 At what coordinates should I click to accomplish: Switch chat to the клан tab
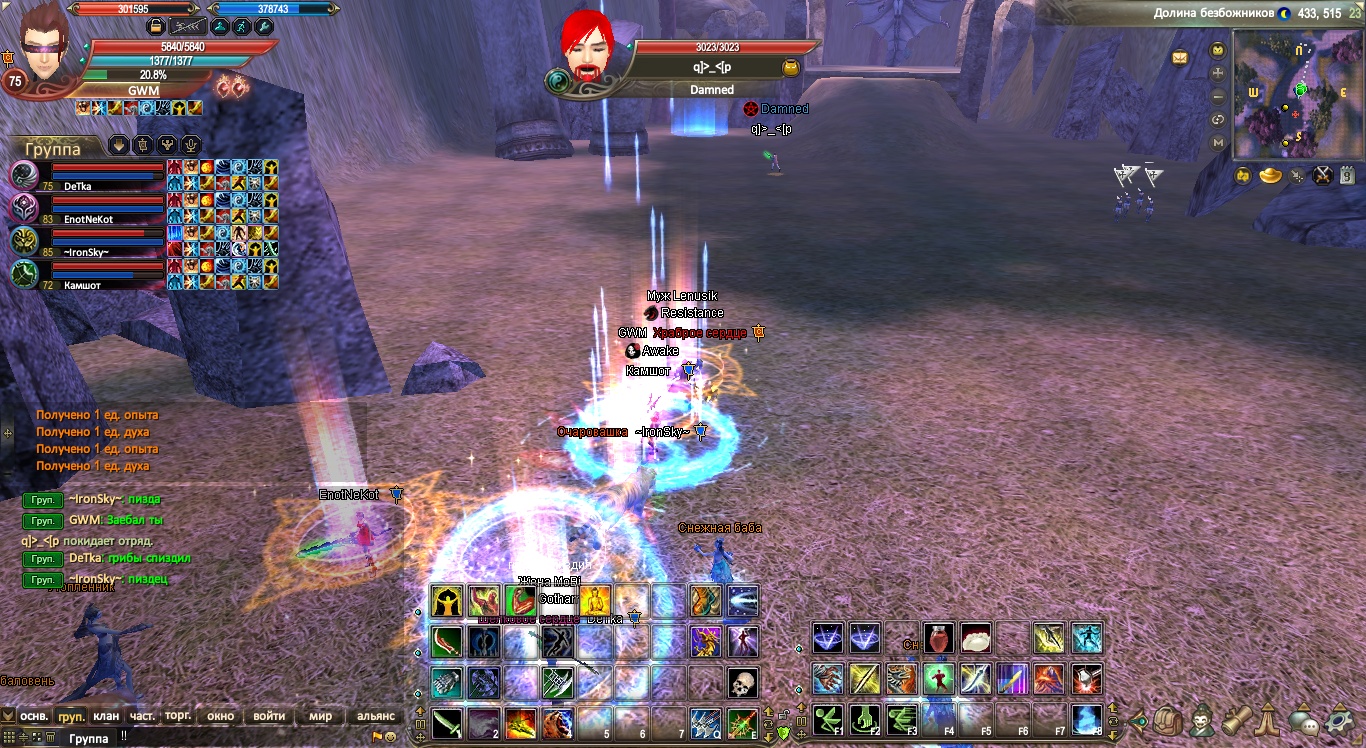[x=106, y=716]
